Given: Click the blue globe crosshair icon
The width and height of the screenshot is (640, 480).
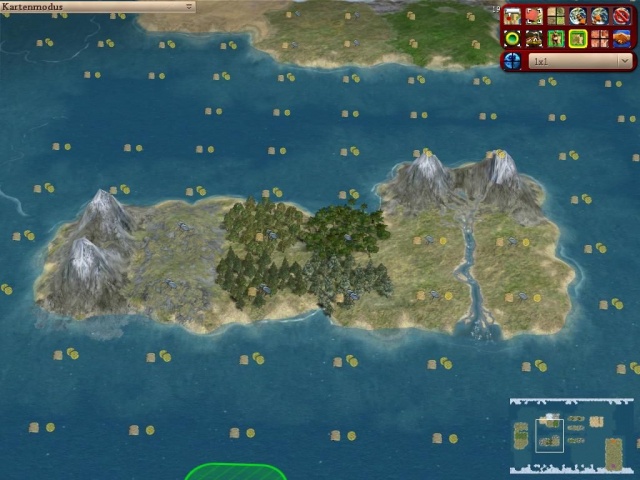Looking at the screenshot, I should click(512, 61).
